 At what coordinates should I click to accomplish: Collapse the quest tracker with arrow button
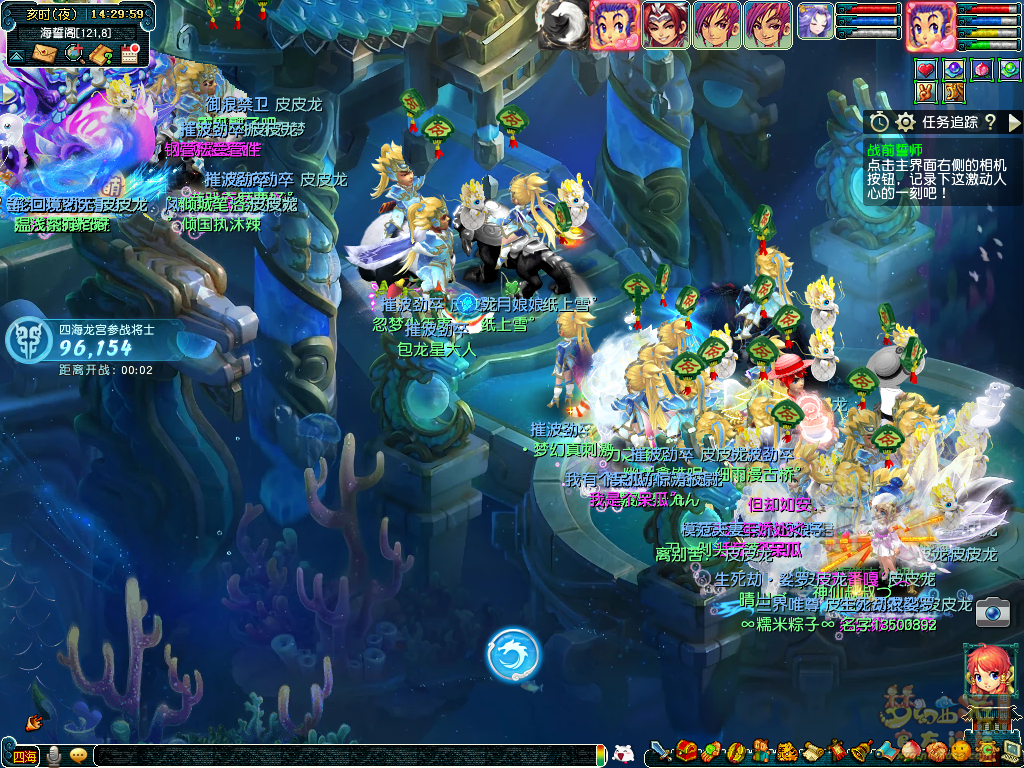click(1014, 122)
